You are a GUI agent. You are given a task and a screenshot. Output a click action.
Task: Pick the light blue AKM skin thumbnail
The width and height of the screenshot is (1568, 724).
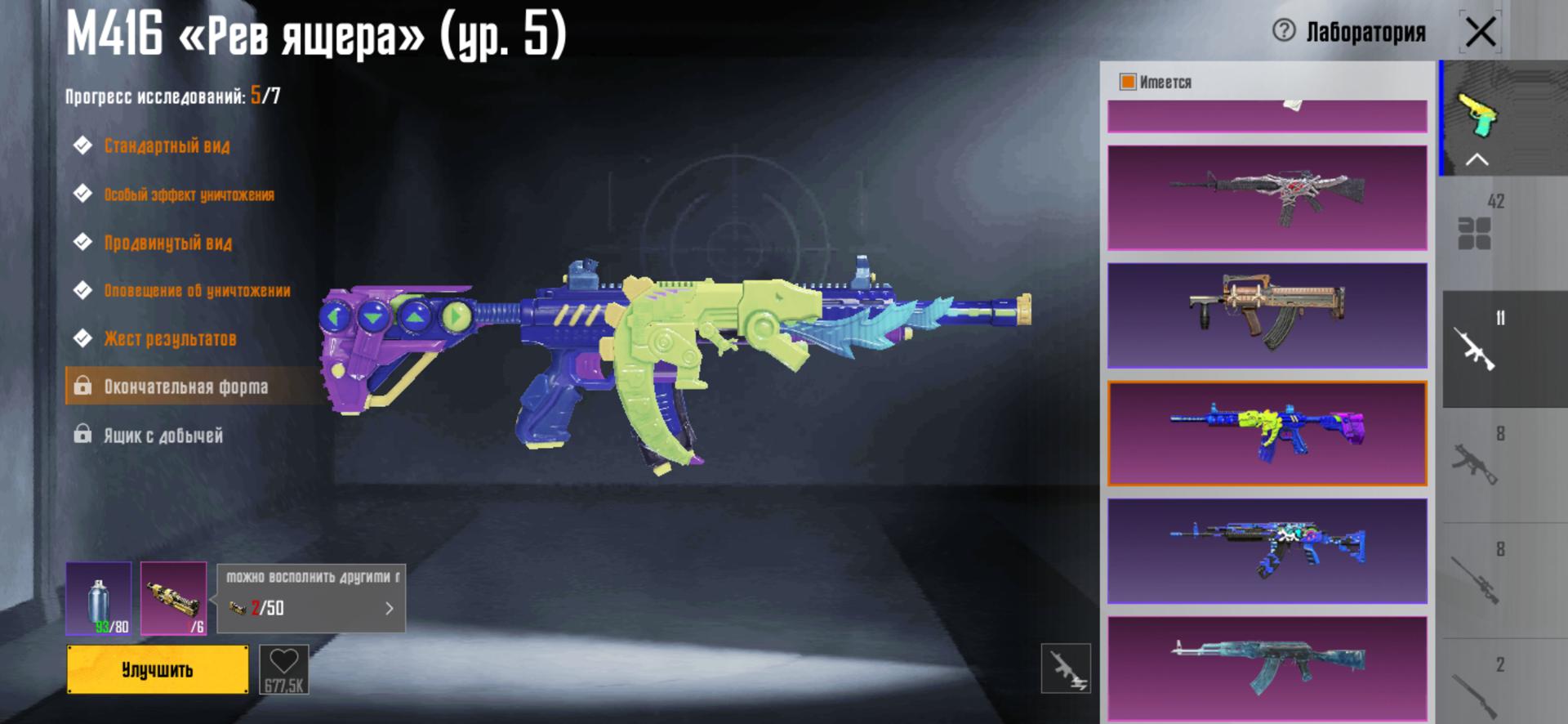coord(1267,668)
